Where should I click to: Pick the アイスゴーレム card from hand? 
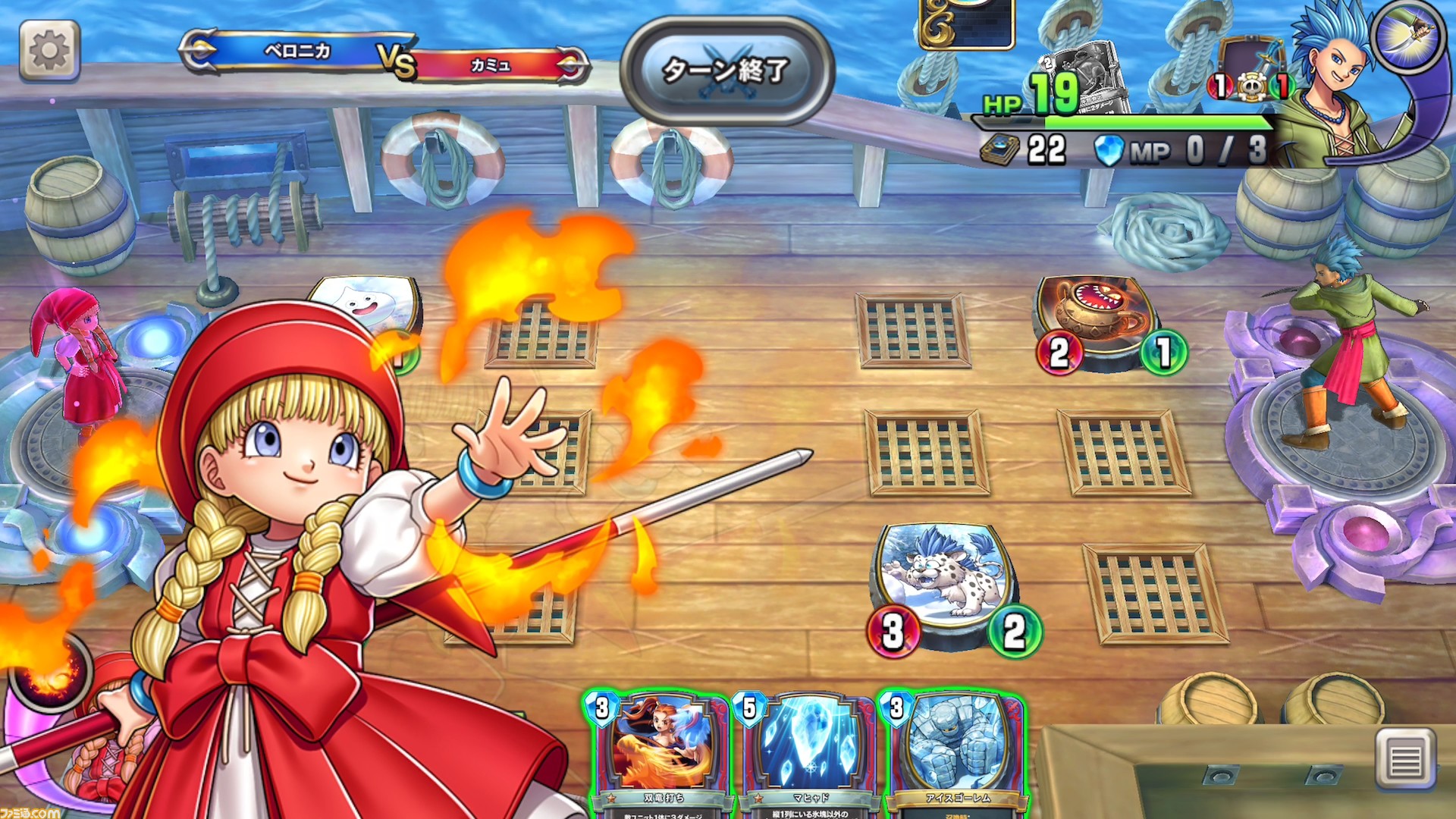click(954, 752)
